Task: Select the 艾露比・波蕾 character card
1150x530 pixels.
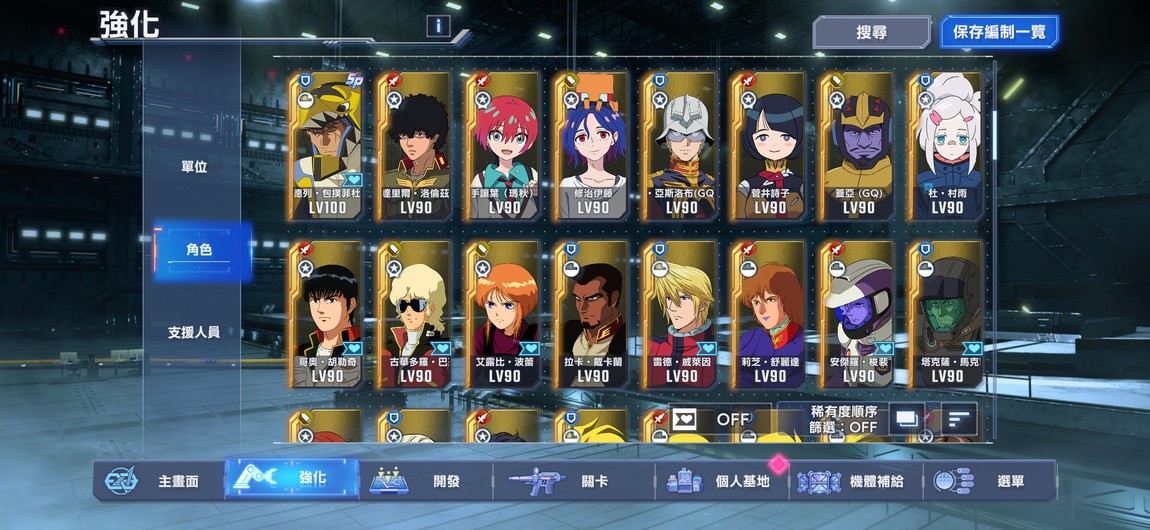Action: tap(504, 314)
